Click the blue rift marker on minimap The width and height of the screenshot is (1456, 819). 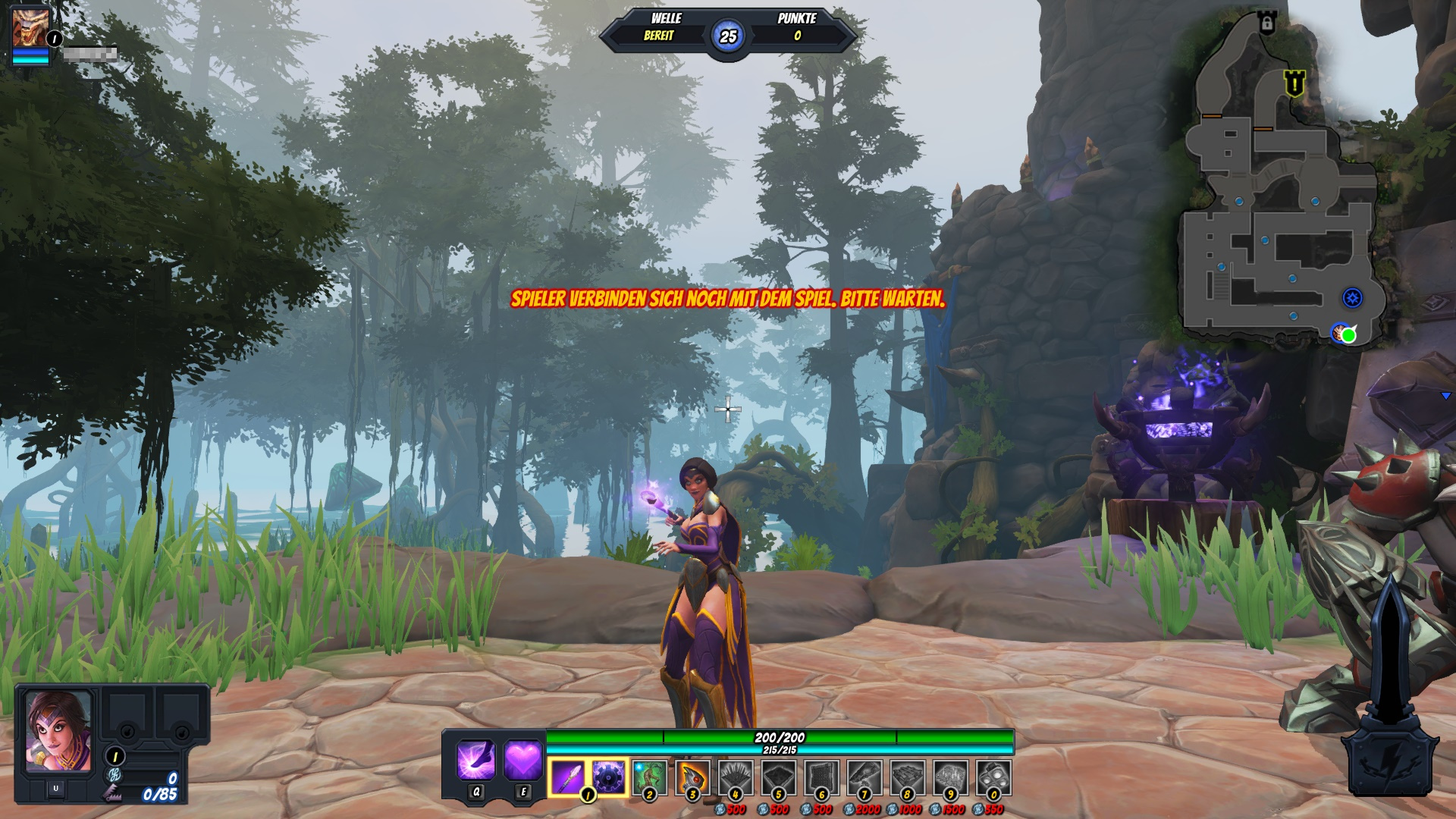pos(1353,297)
